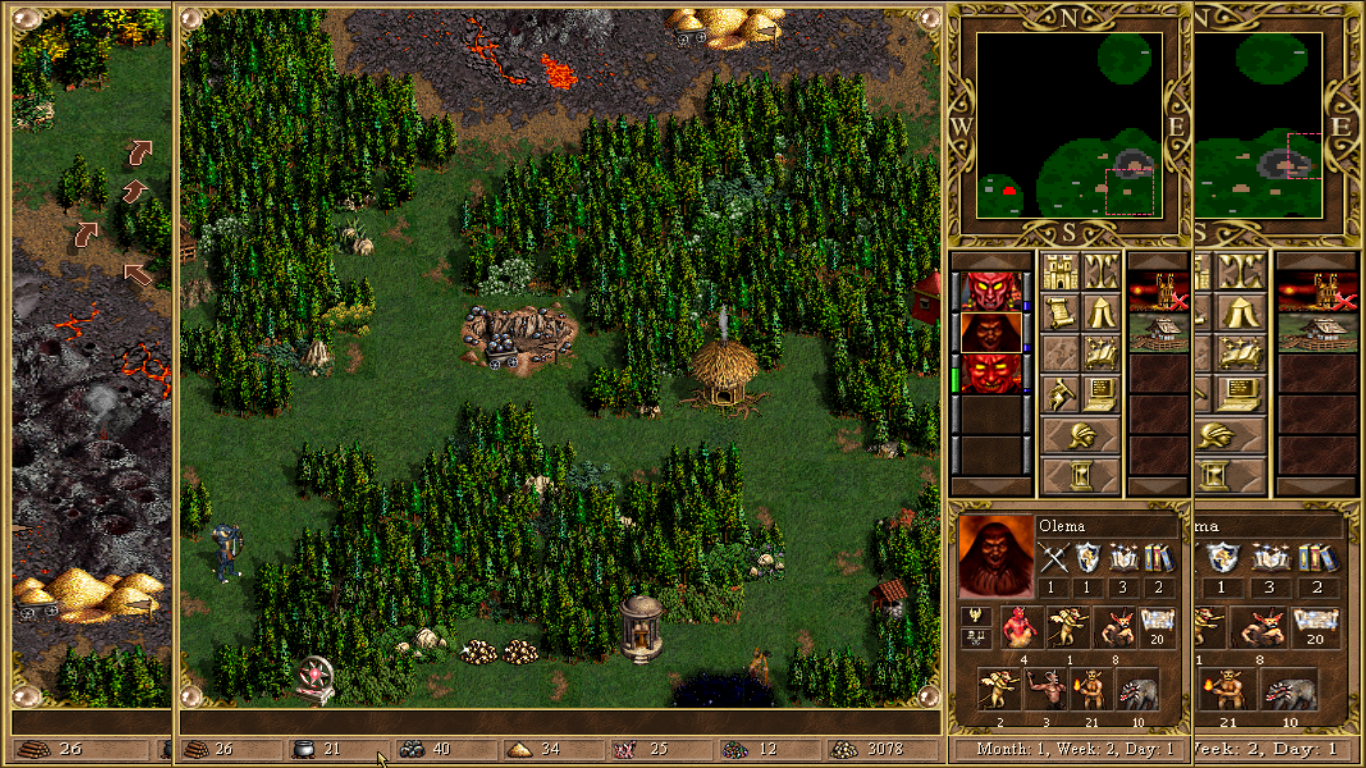The image size is (1366, 768).
Task: Select the winged imp stack of 2
Action: coord(998,689)
